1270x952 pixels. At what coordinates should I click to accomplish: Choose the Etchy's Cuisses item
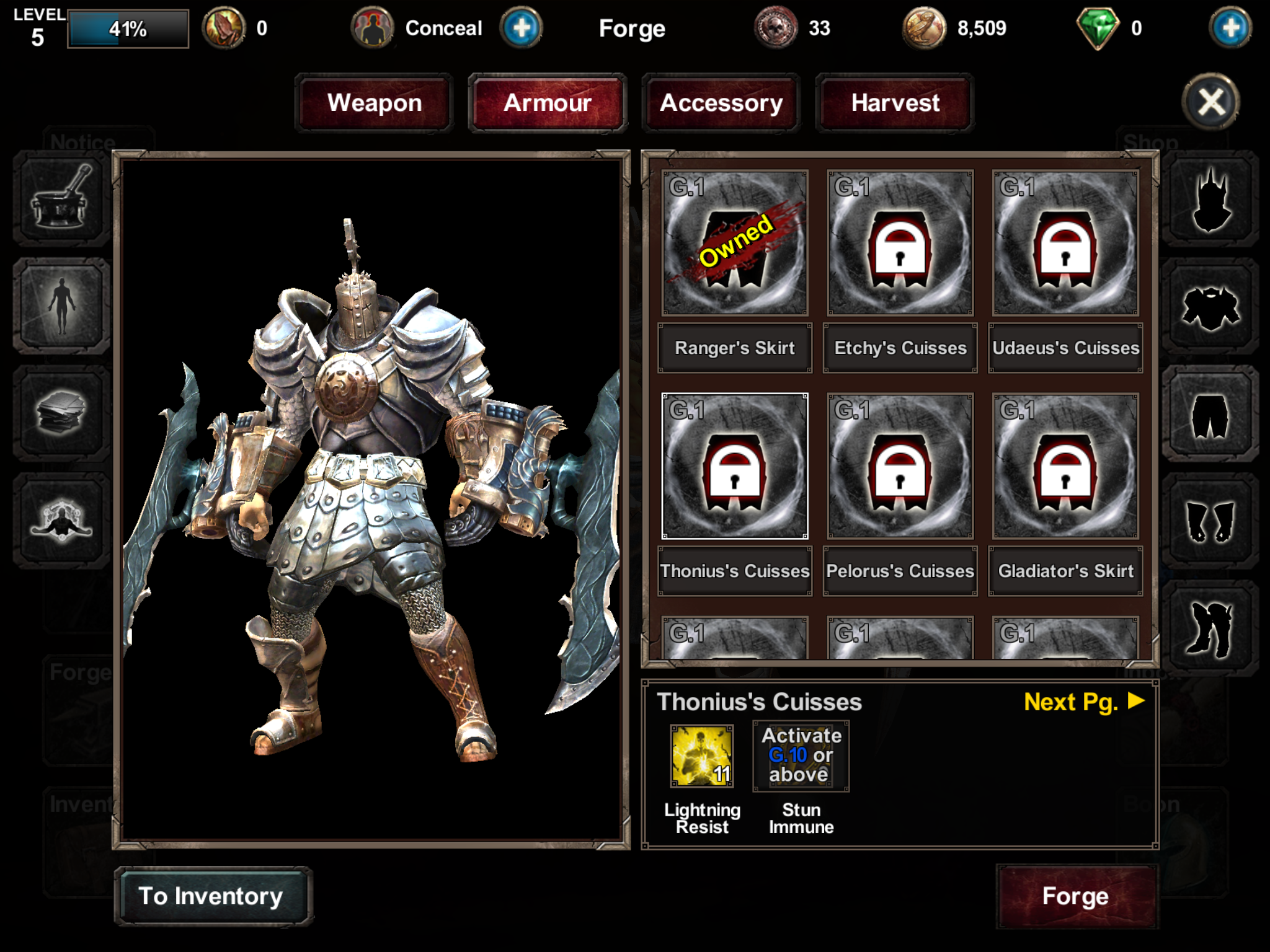pyautogui.click(x=900, y=243)
